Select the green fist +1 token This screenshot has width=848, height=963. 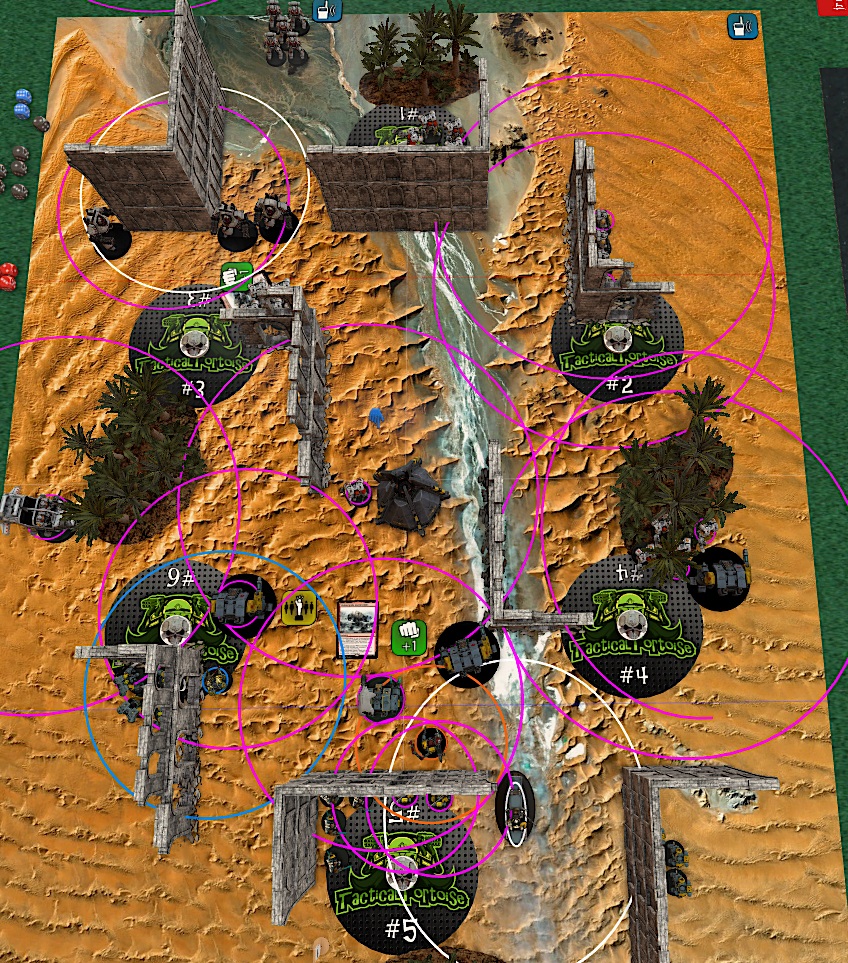tap(410, 635)
